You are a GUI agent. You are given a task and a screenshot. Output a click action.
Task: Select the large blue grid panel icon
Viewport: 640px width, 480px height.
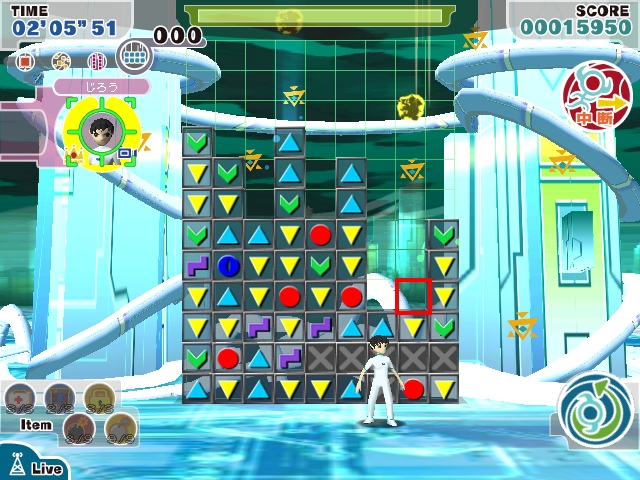(133, 55)
